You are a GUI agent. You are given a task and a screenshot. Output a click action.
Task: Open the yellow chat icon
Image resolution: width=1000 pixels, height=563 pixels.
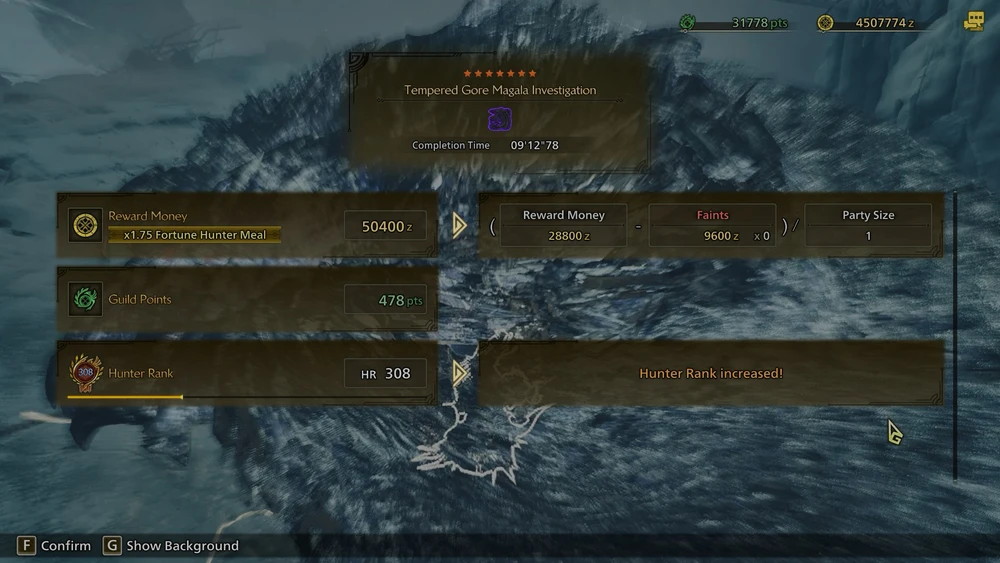[973, 22]
